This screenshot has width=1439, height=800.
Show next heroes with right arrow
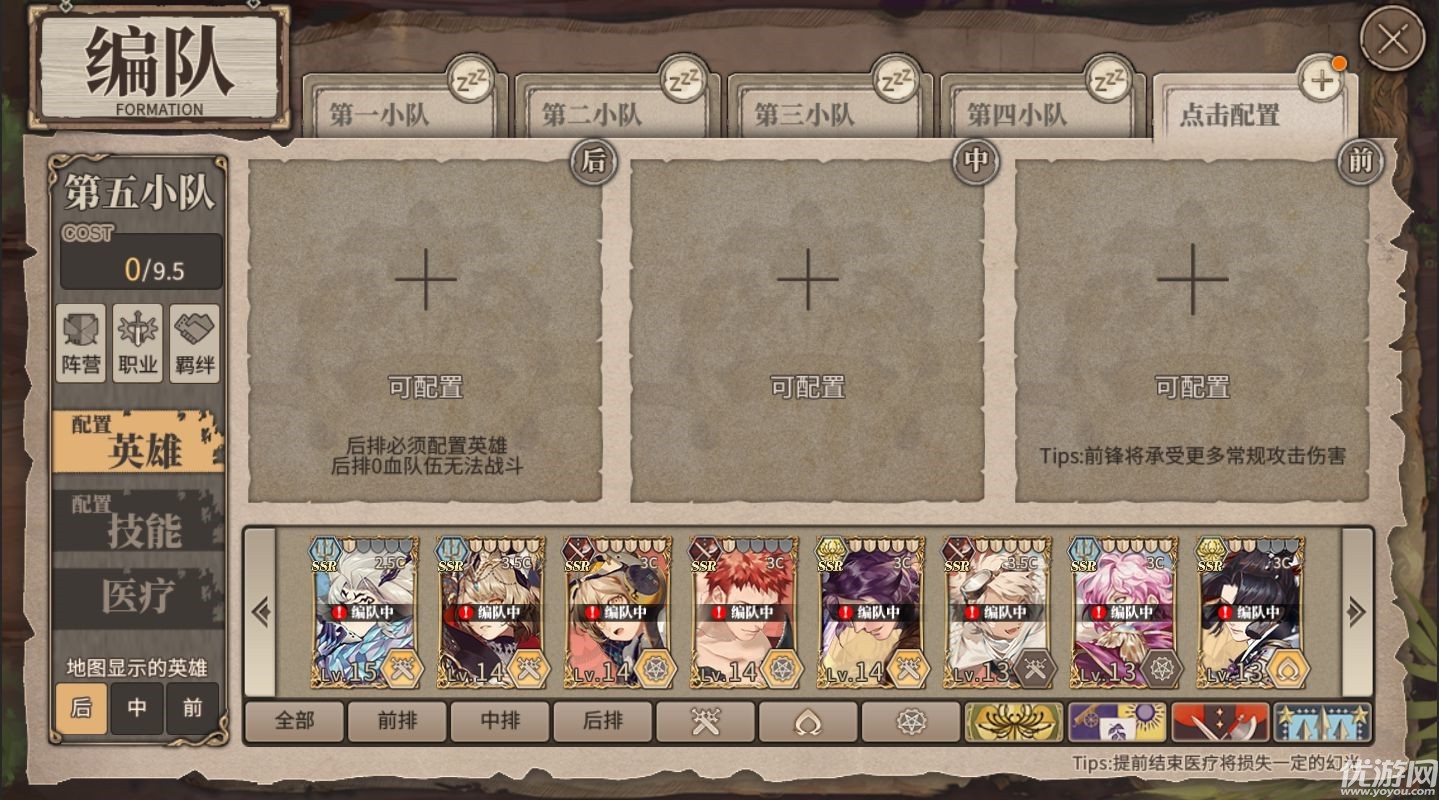point(1357,612)
